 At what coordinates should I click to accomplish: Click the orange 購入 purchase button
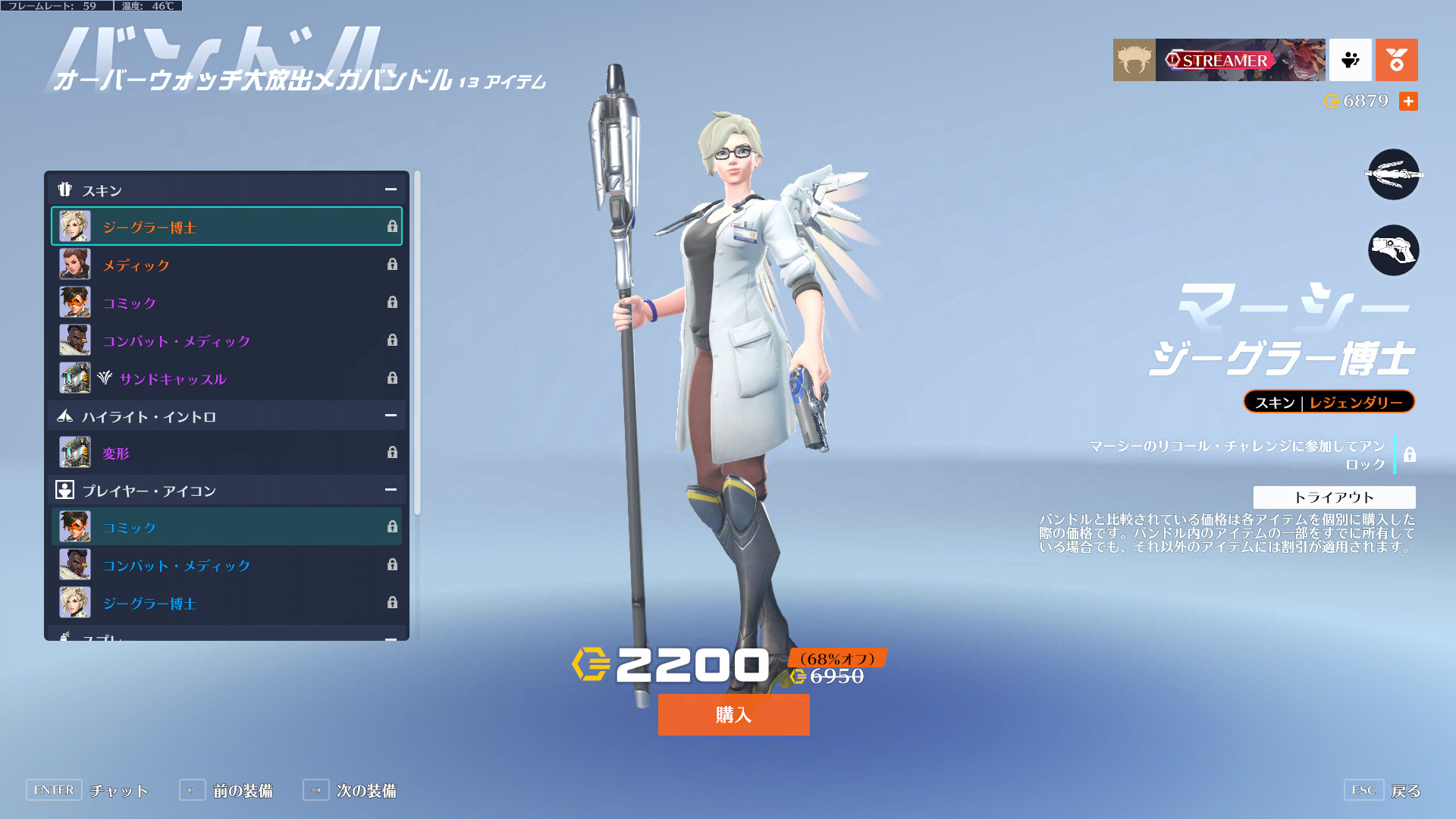tap(733, 714)
